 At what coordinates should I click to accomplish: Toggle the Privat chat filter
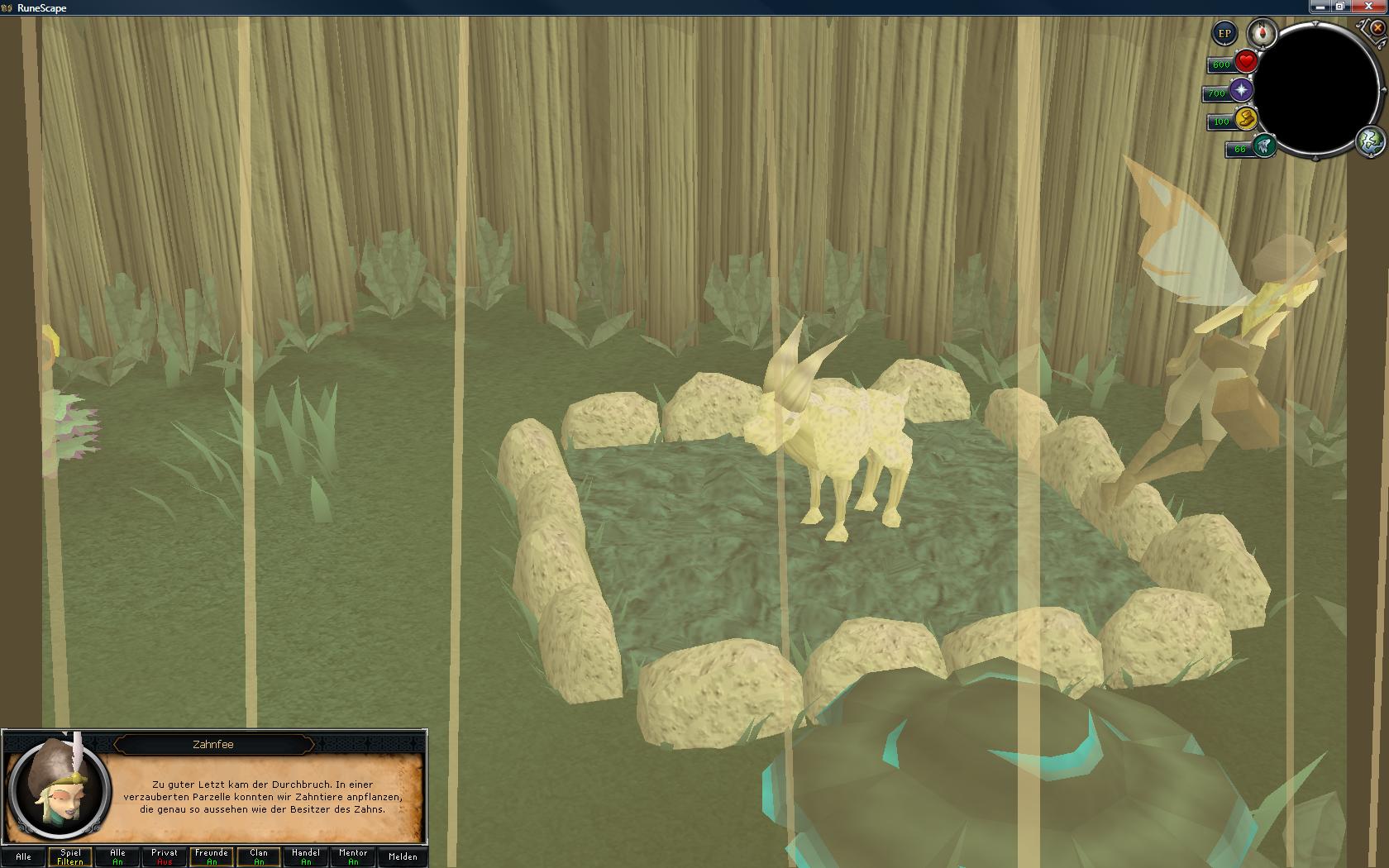[165, 856]
